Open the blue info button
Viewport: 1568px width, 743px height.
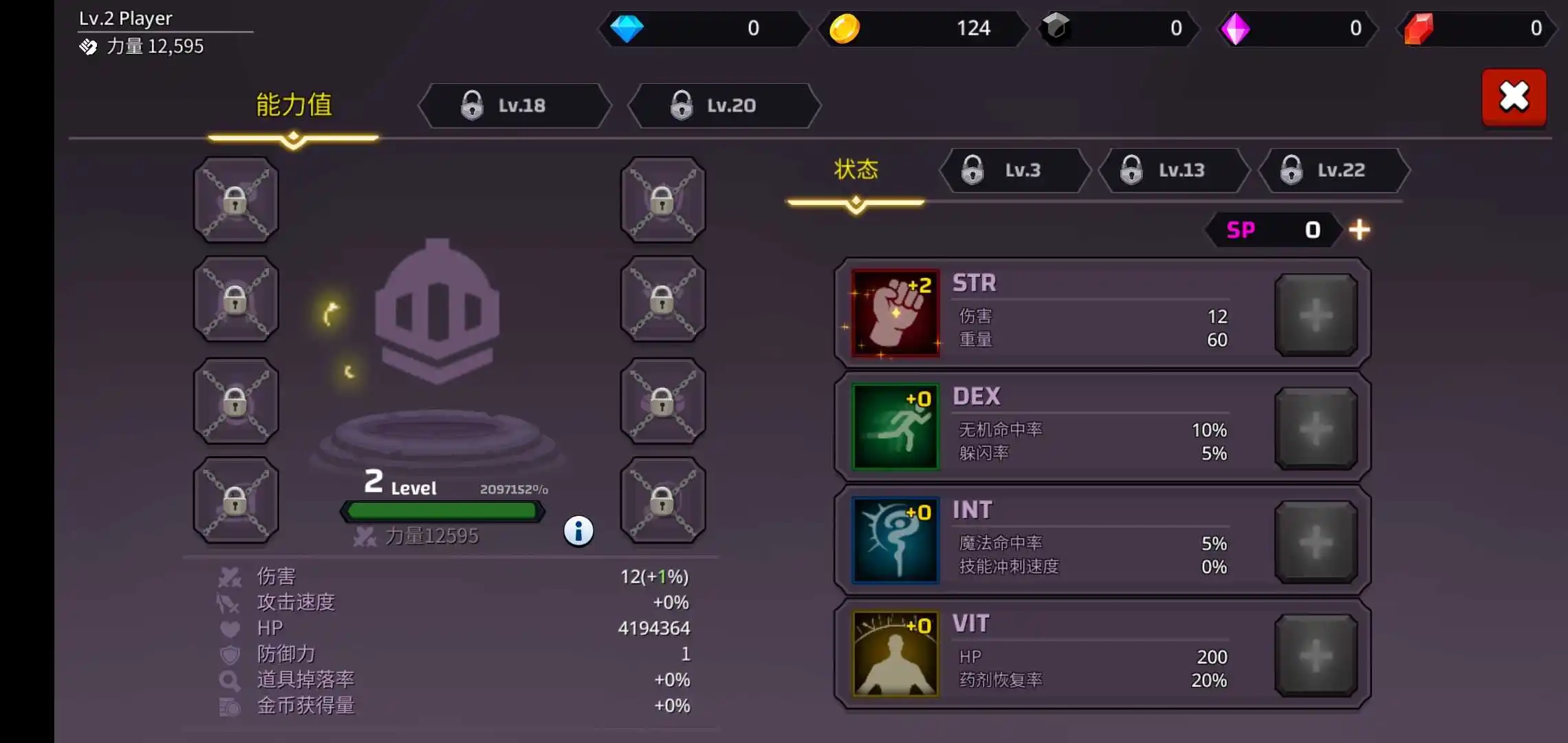point(578,531)
